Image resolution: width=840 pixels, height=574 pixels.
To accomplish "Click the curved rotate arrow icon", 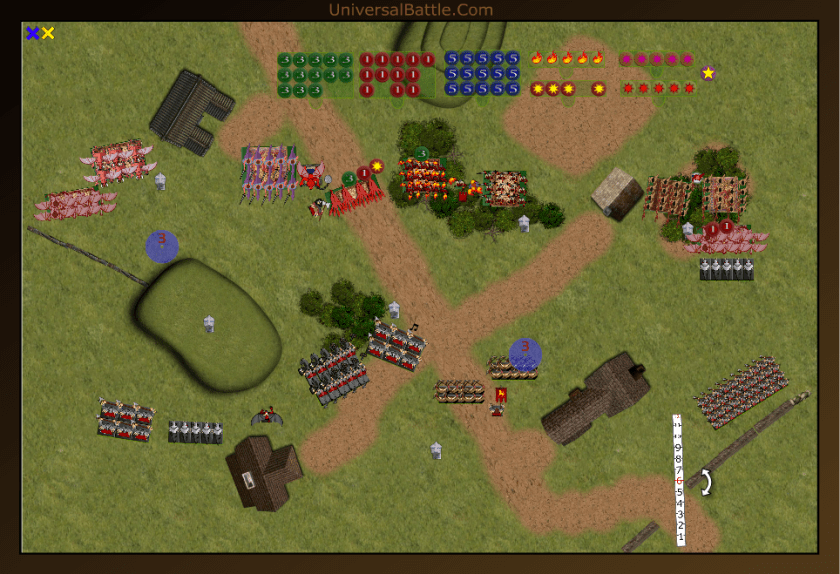I will pyautogui.click(x=705, y=482).
